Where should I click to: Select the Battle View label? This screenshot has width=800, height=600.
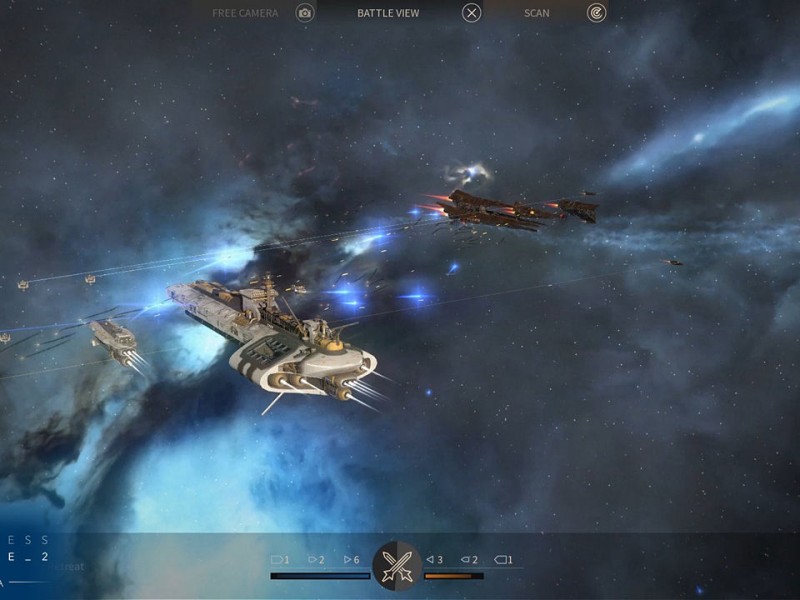[x=388, y=13]
